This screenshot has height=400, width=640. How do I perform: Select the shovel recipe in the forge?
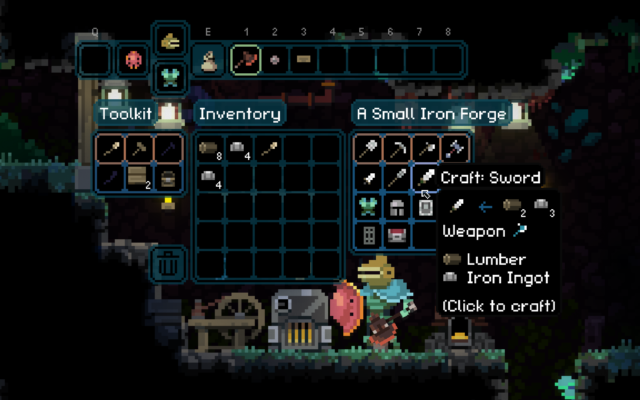pos(368,148)
